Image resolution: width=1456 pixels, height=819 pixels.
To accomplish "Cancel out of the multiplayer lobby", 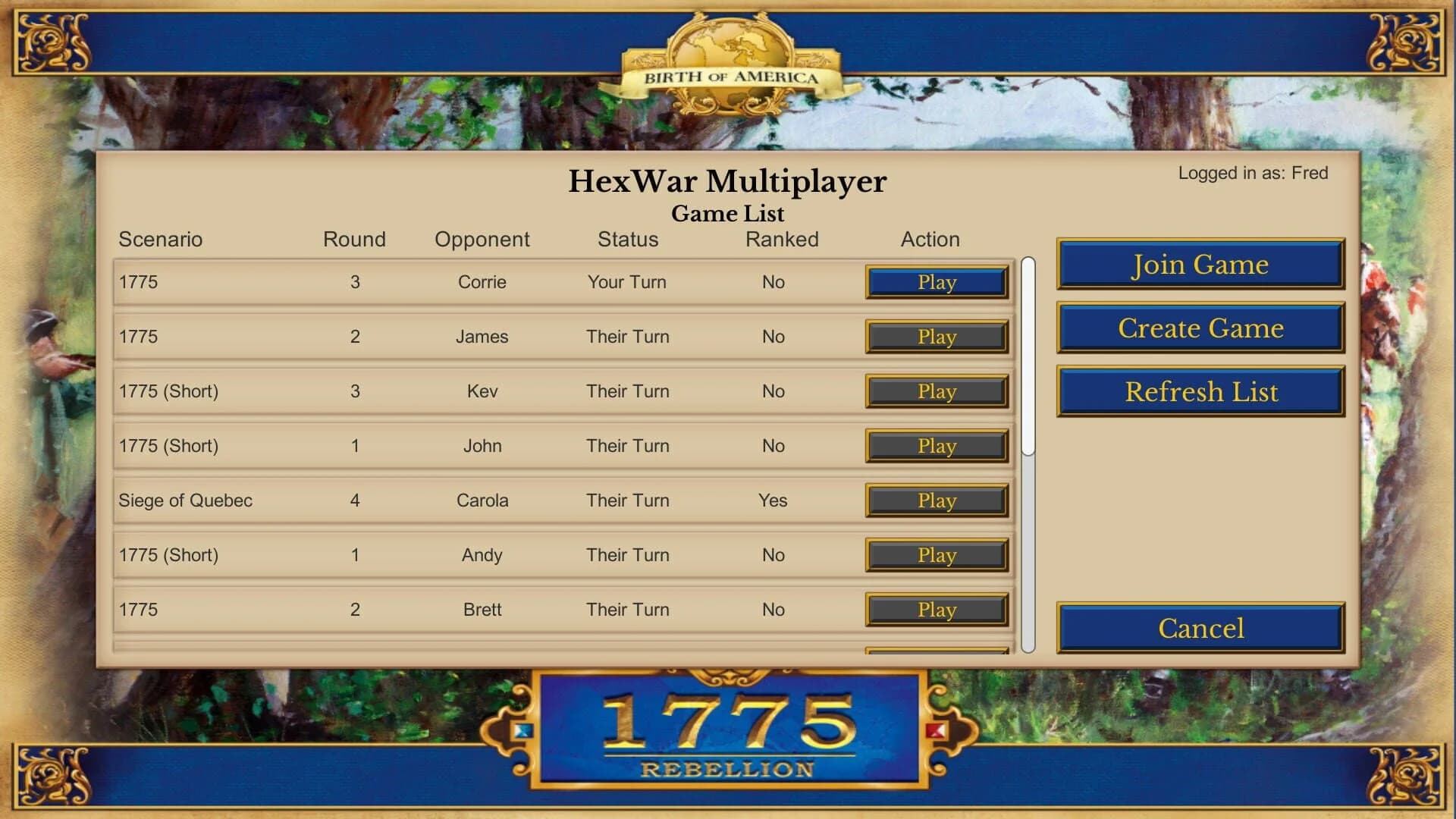I will (x=1200, y=628).
